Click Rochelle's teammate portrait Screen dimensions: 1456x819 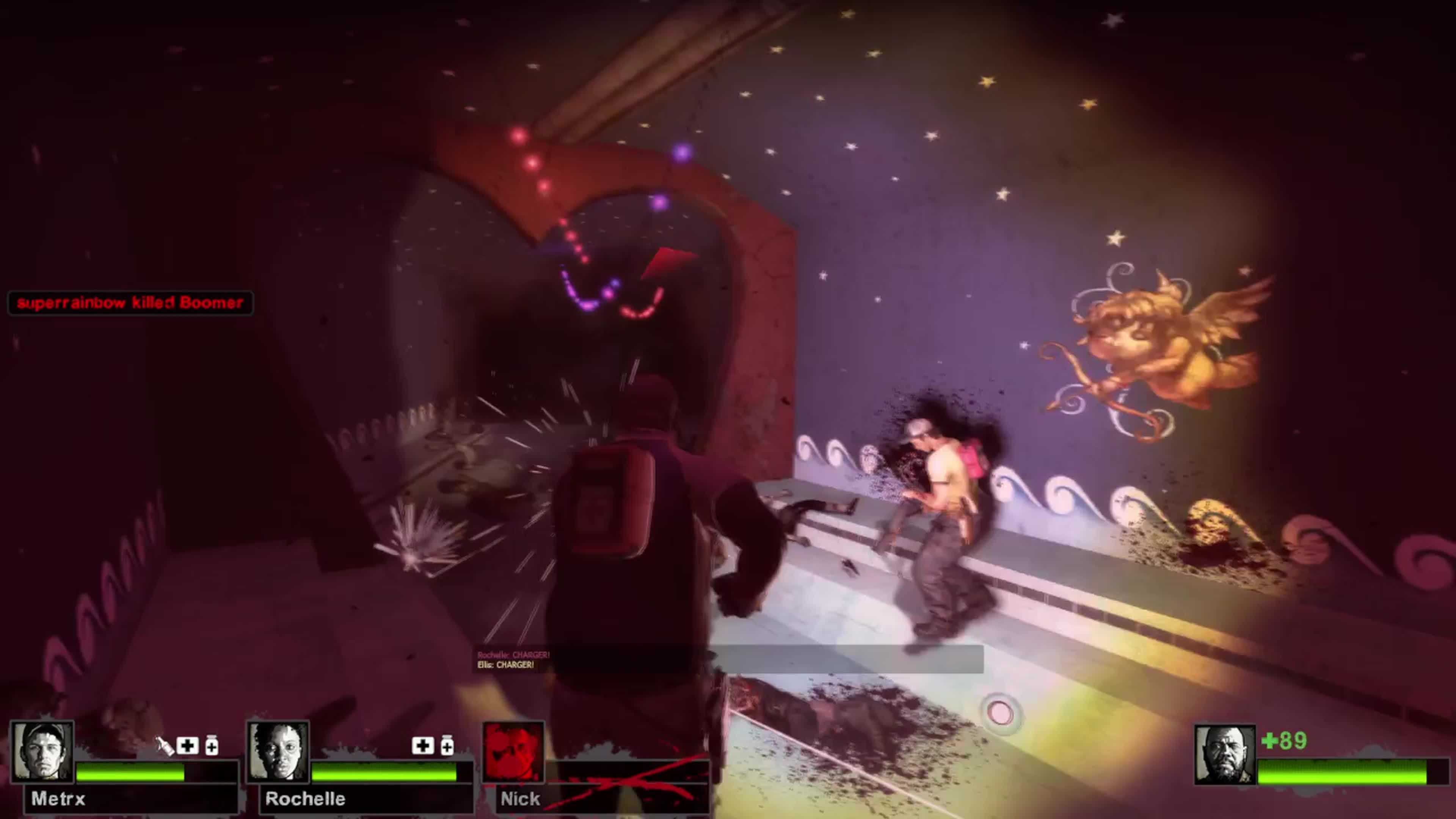[x=278, y=752]
